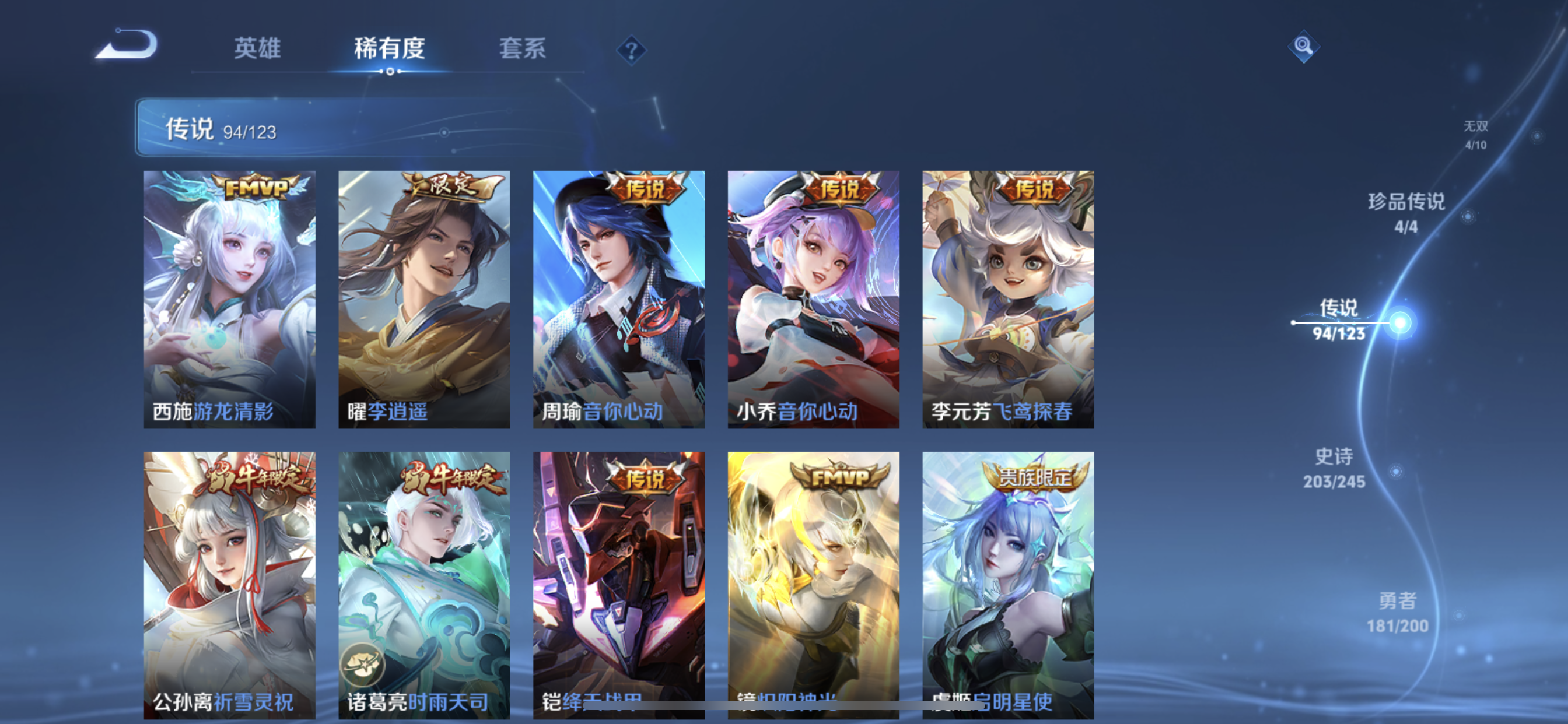Jump to the 勇者 rarity tier

click(x=1397, y=612)
